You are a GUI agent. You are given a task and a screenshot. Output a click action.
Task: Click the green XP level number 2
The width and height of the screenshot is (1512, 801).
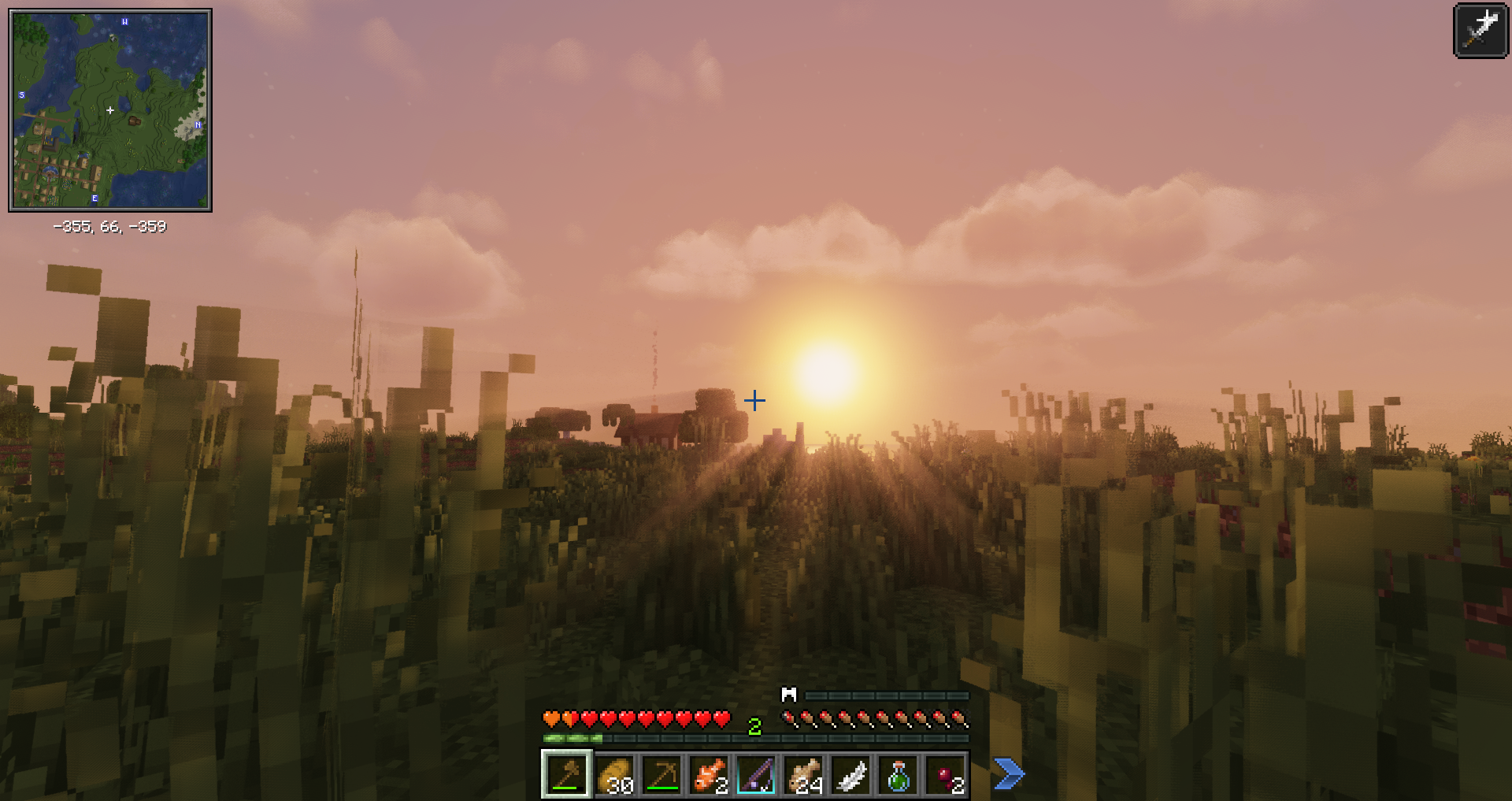pos(754,727)
